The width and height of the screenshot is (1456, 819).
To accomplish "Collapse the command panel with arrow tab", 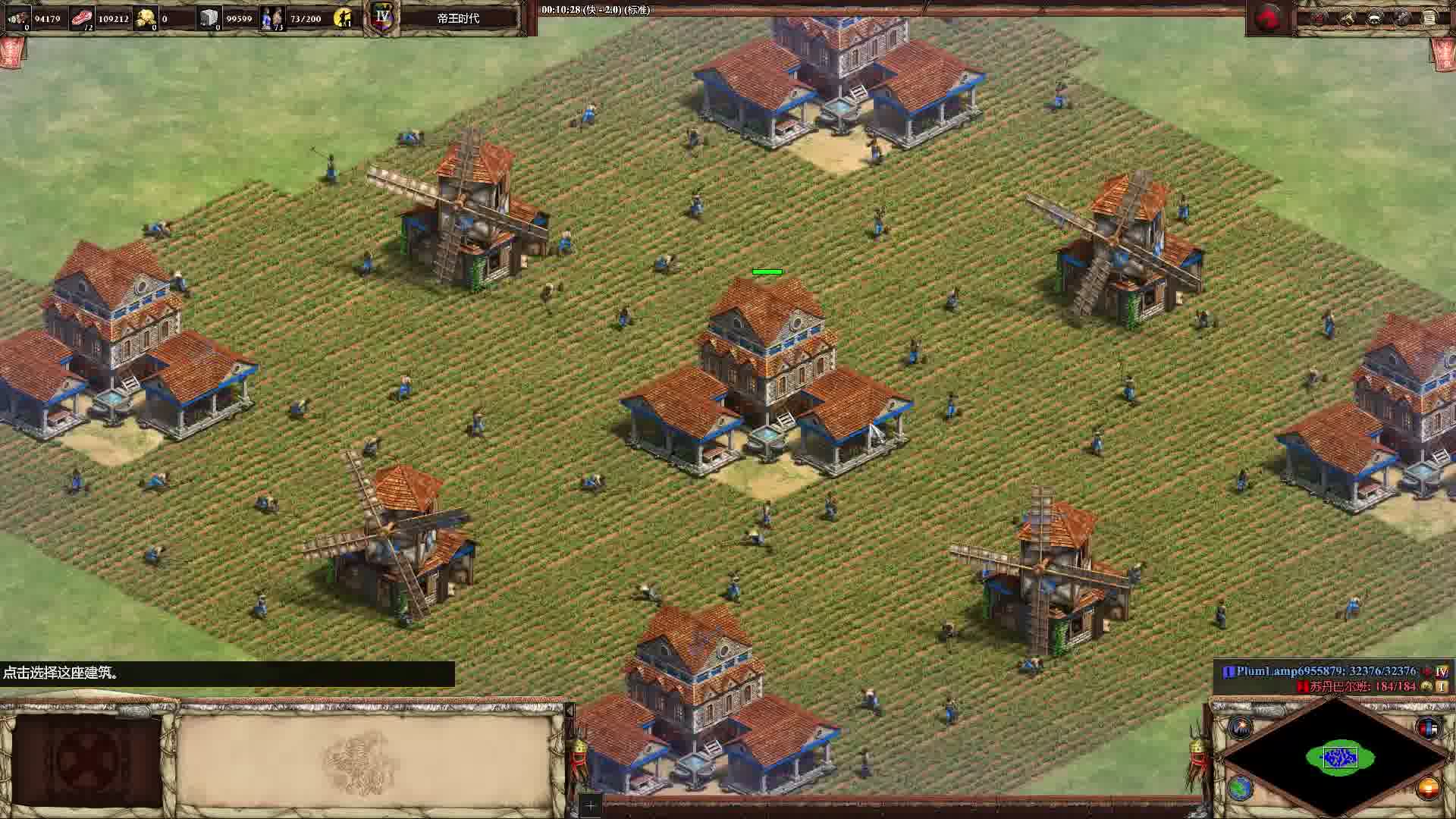I will coord(569,711).
